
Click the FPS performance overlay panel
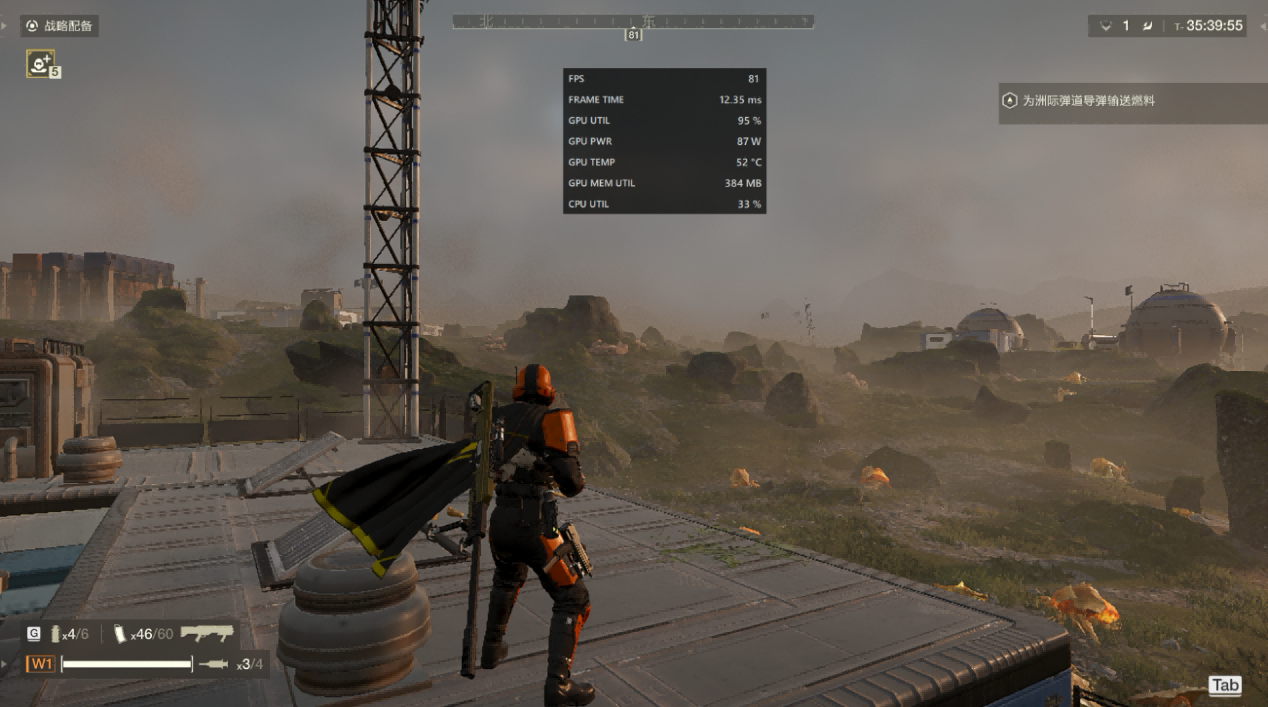click(x=664, y=141)
